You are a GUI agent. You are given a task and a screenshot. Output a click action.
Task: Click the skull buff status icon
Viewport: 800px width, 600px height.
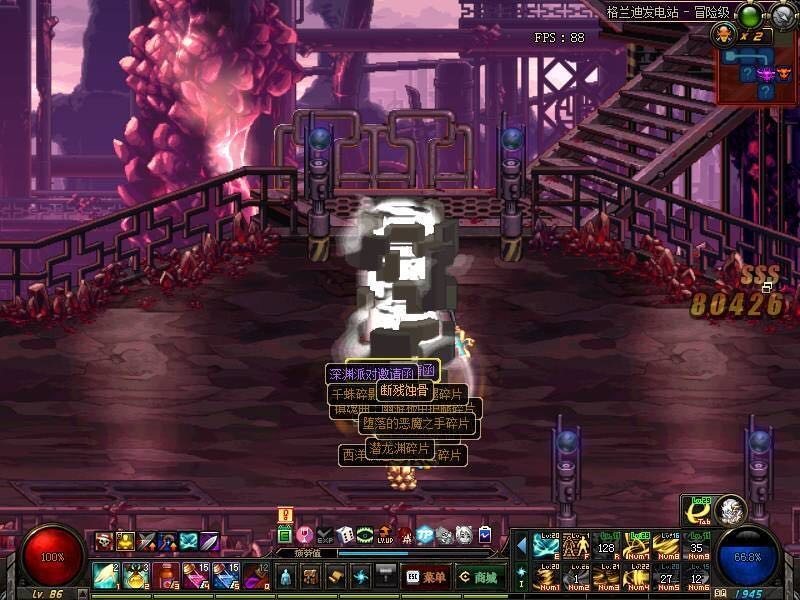[x=103, y=541]
